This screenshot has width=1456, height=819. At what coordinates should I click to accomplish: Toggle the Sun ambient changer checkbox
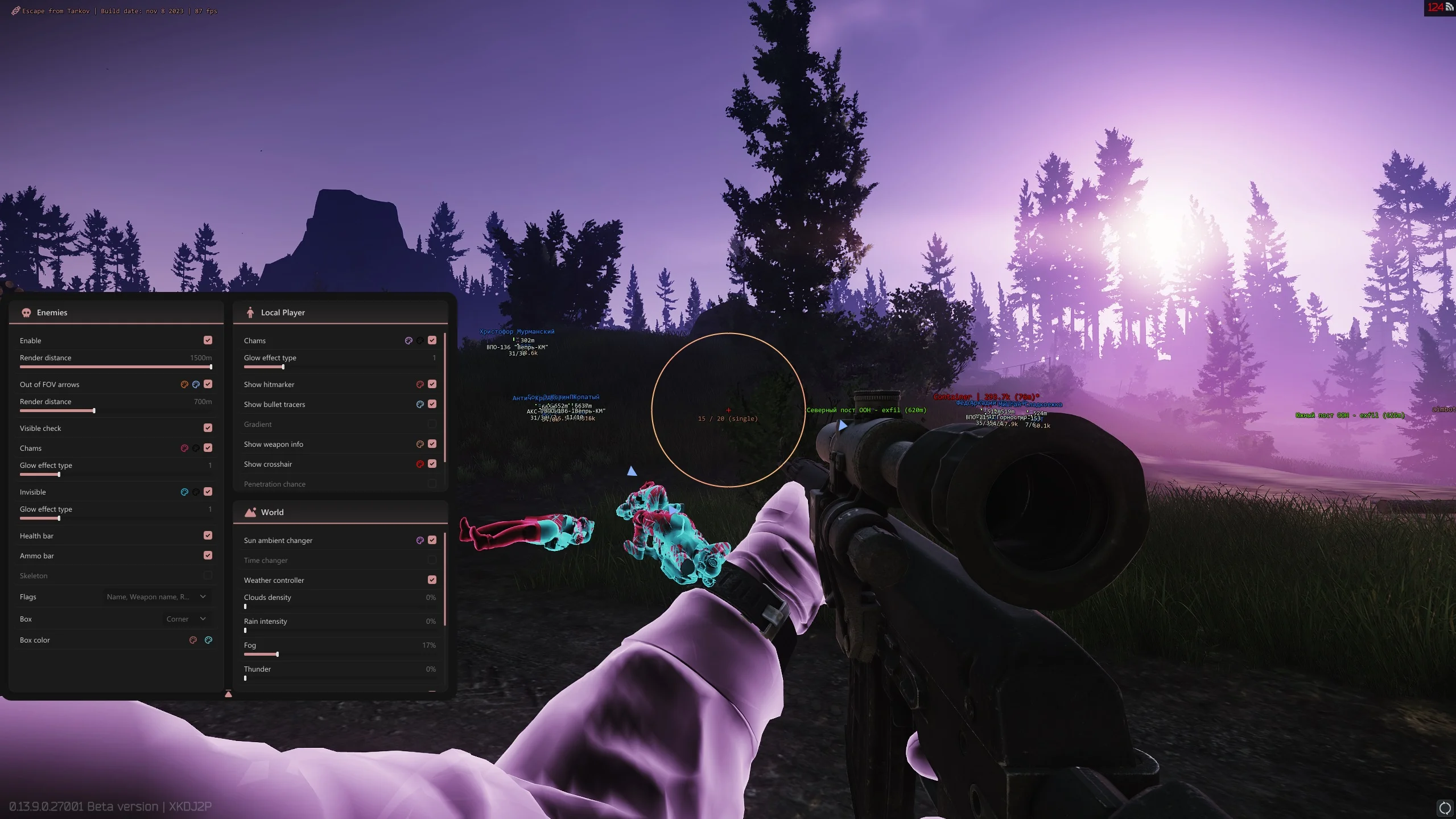pyautogui.click(x=432, y=540)
